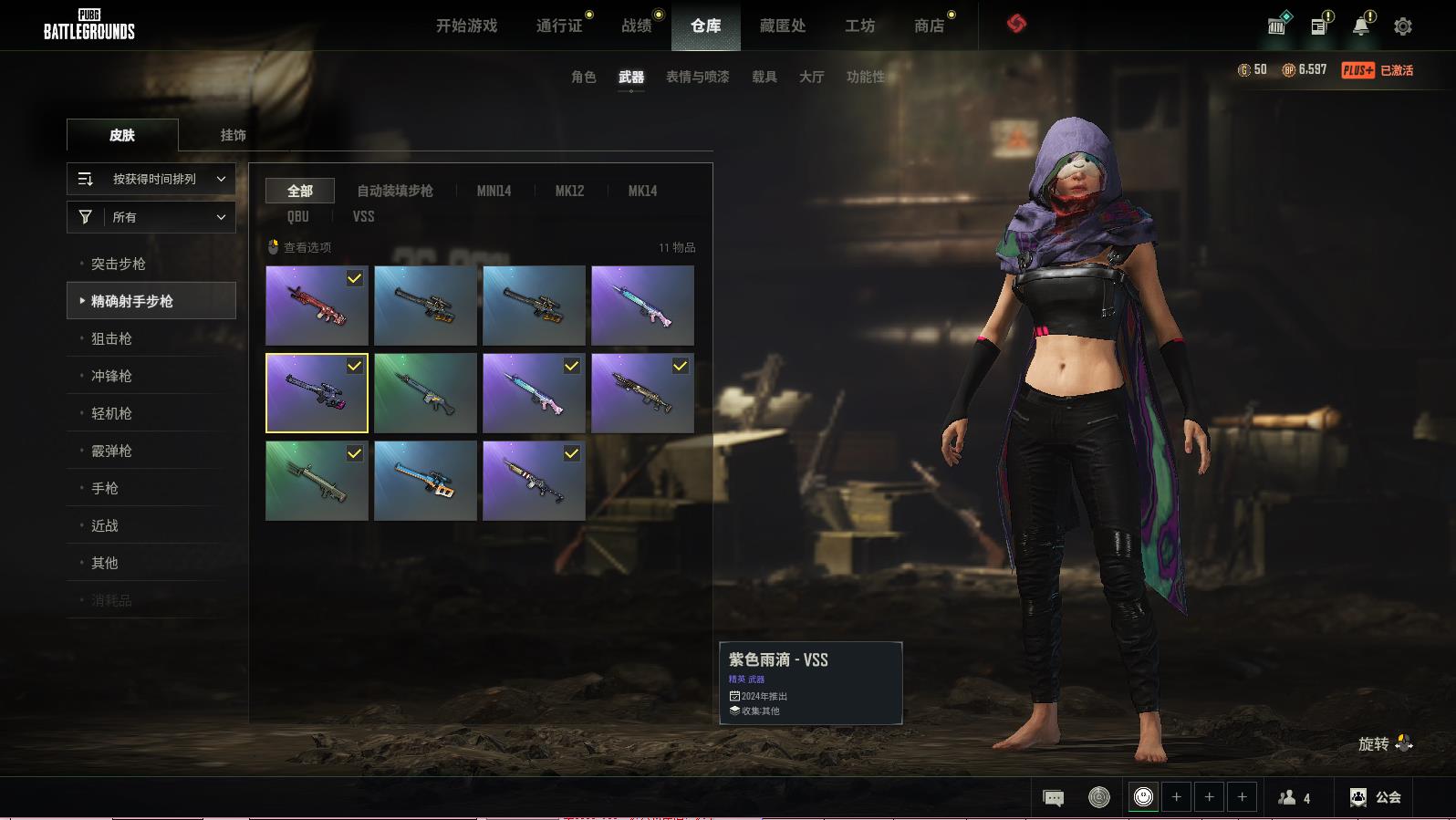The image size is (1456, 820).
Task: Filter skins by 自动装填步枪
Action: pyautogui.click(x=394, y=191)
